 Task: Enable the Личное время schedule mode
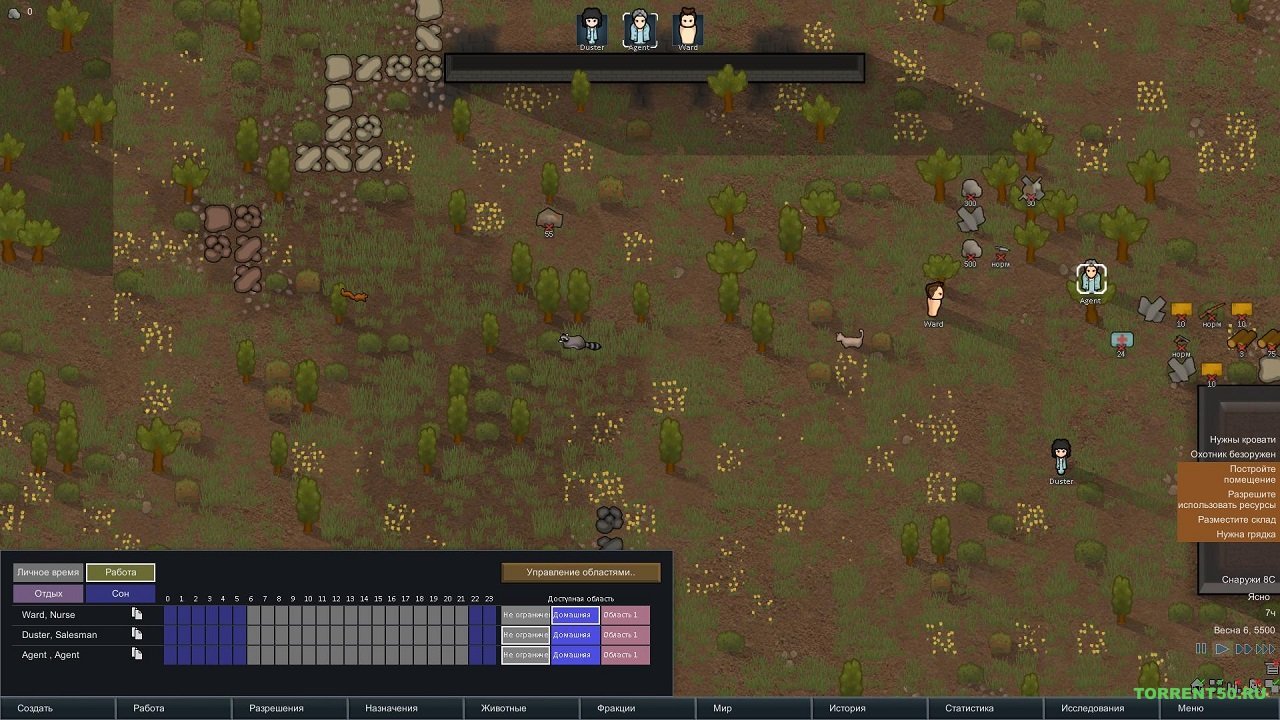46,571
